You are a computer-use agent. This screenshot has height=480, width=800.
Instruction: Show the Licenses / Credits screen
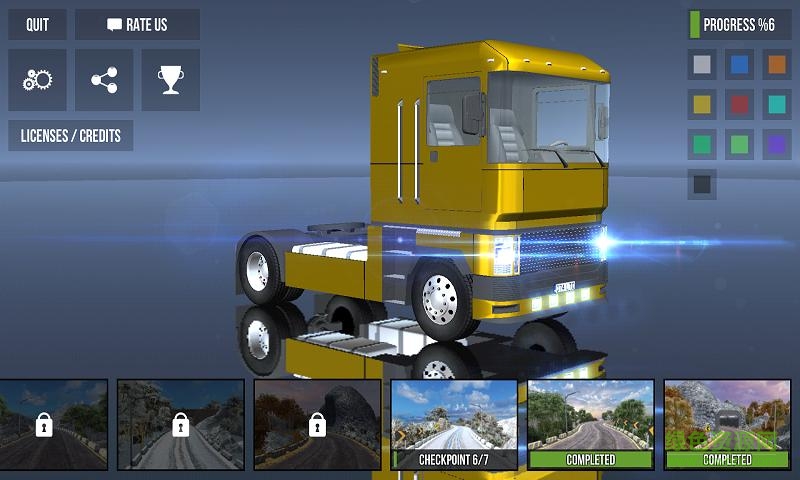(x=70, y=135)
